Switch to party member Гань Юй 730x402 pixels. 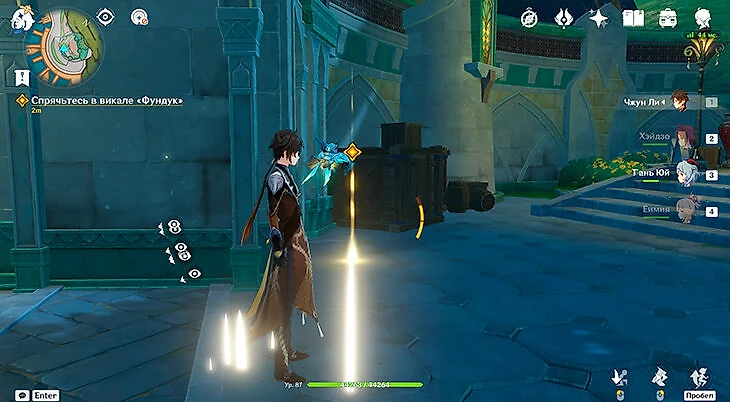coord(683,174)
